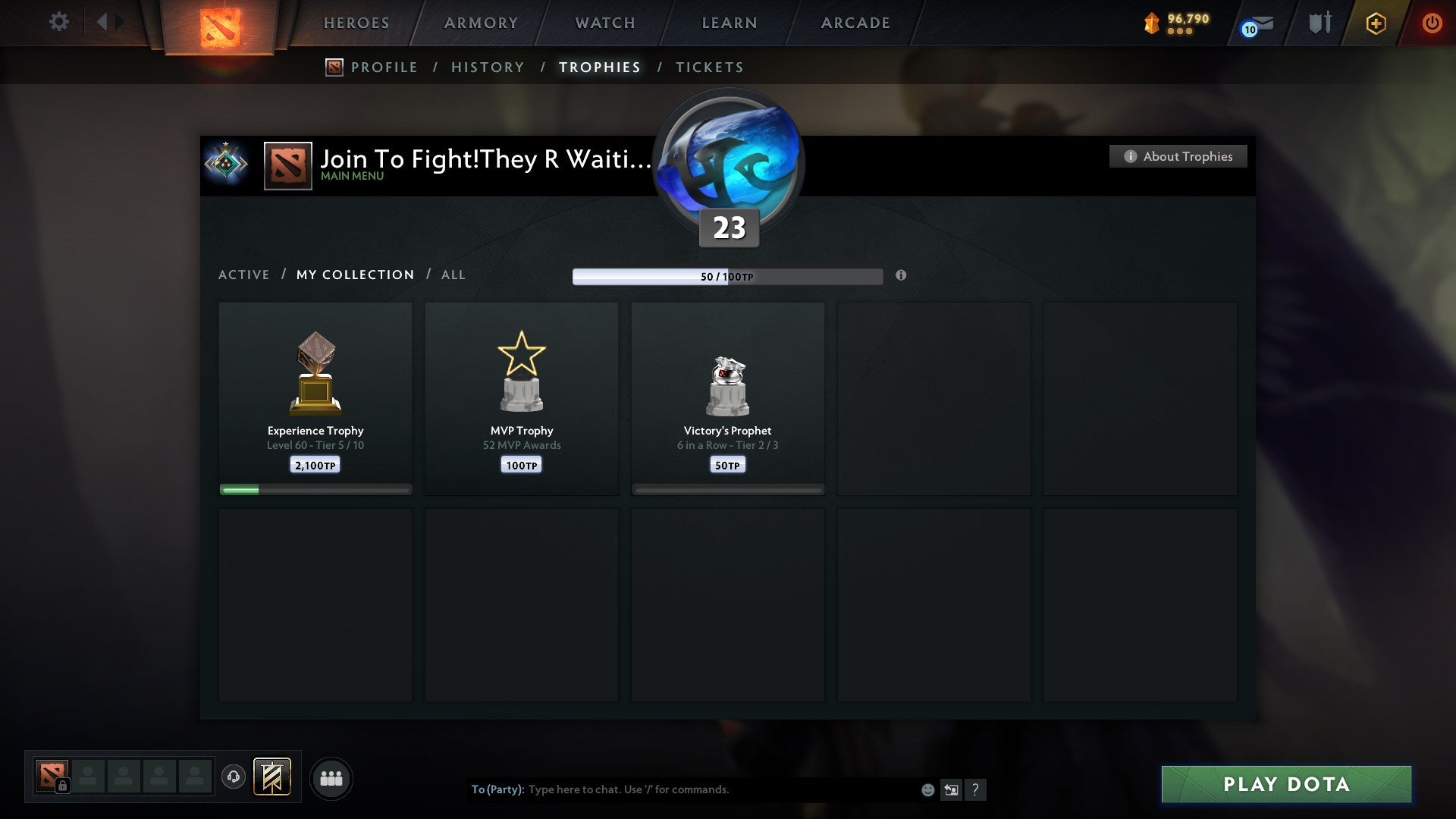1456x819 pixels.
Task: Click the help question mark beside chat
Action: pyautogui.click(x=977, y=789)
